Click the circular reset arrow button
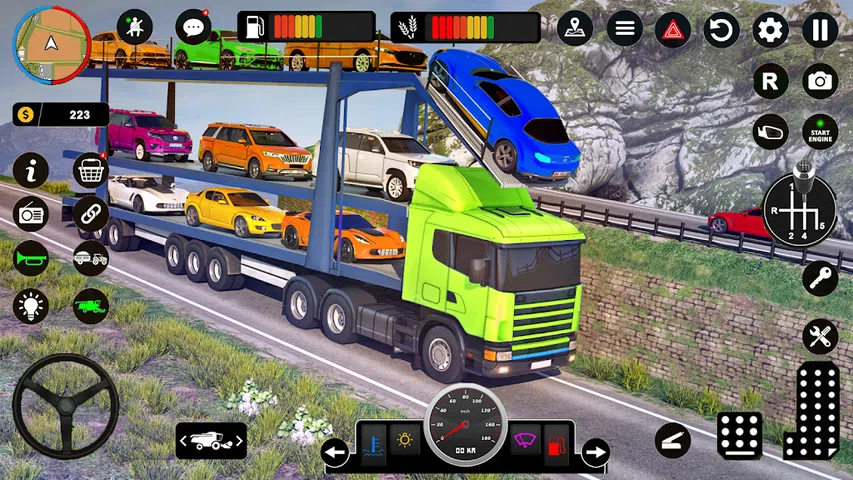Screen dimensions: 853x480 [721, 29]
